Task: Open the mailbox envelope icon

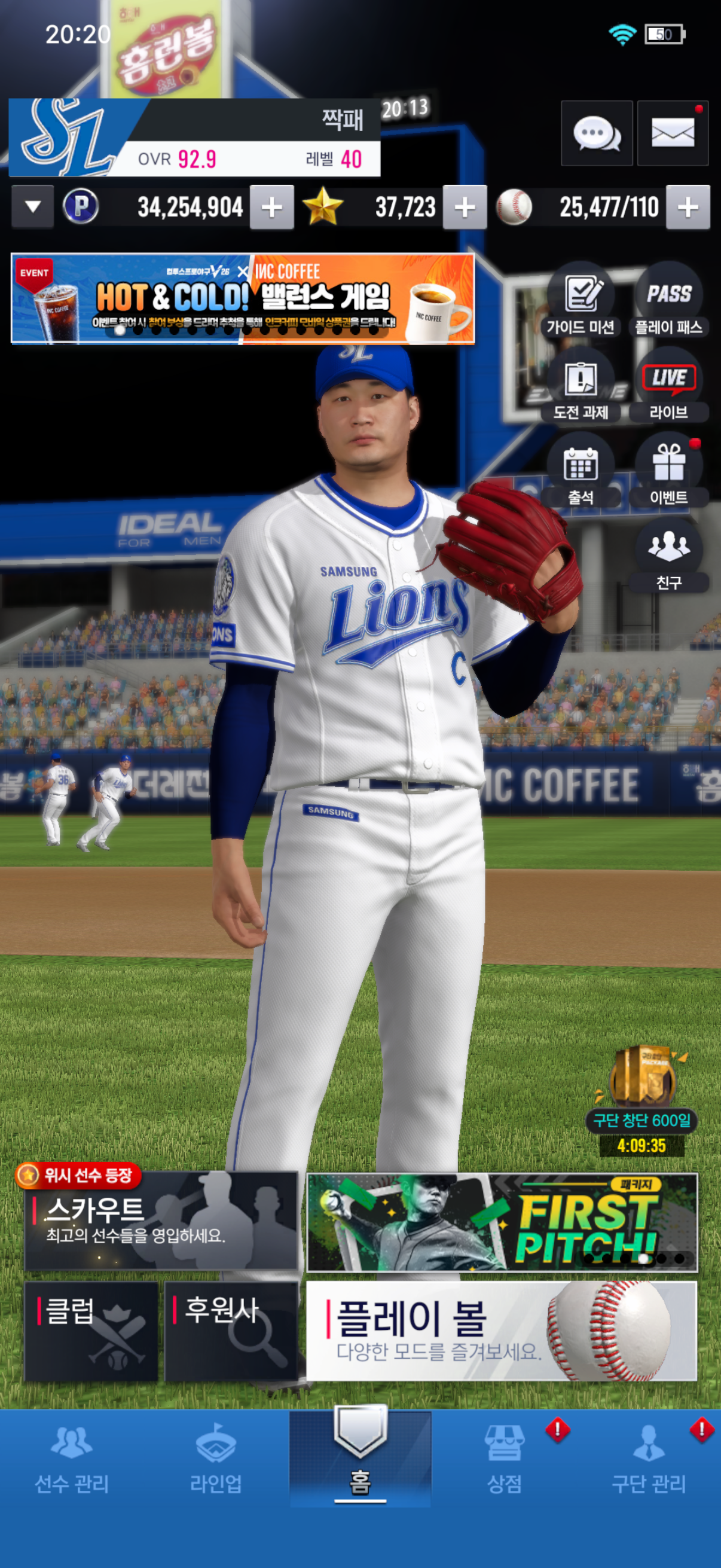Action: pyautogui.click(x=673, y=133)
